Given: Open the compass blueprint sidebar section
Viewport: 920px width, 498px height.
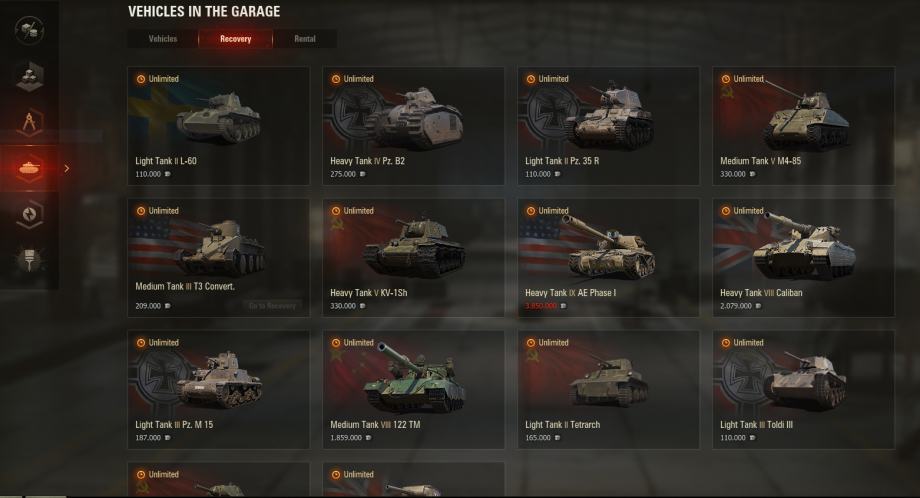Looking at the screenshot, I should (29, 122).
